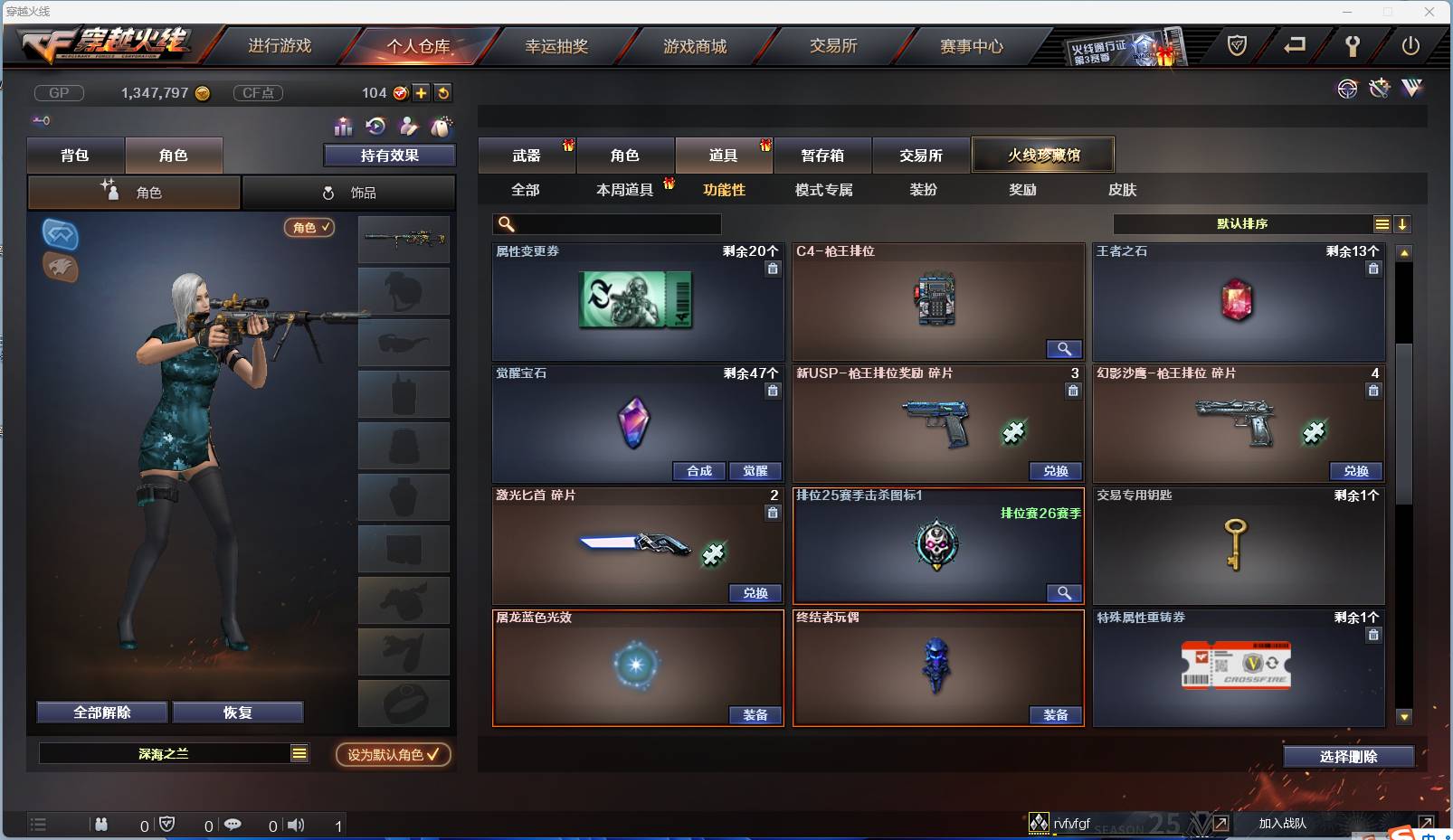Viewport: 1453px width, 840px height.
Task: Click the trash icon on 属性变更券
Action: click(x=774, y=269)
